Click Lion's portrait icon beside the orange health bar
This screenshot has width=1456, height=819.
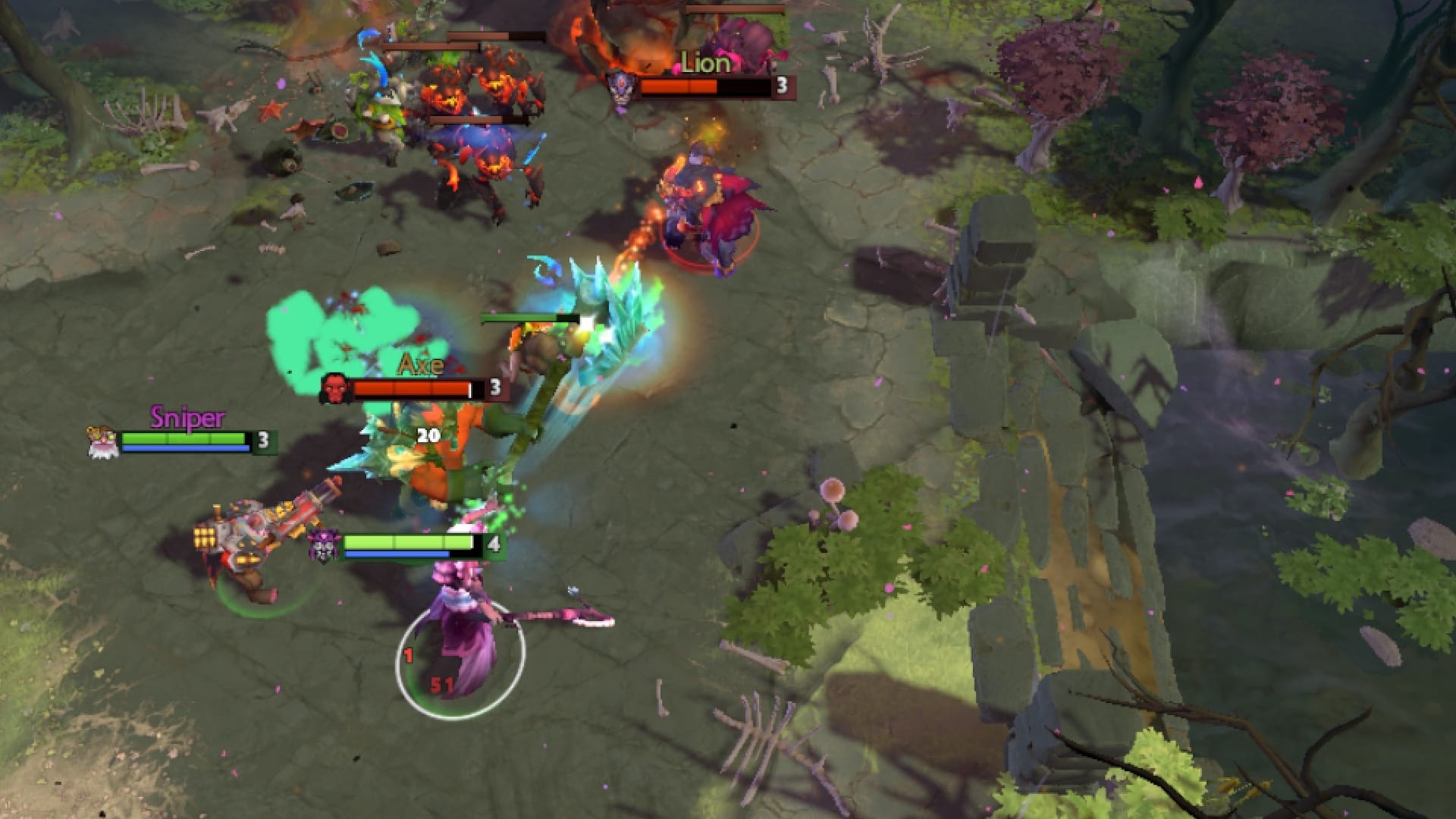pos(622,86)
